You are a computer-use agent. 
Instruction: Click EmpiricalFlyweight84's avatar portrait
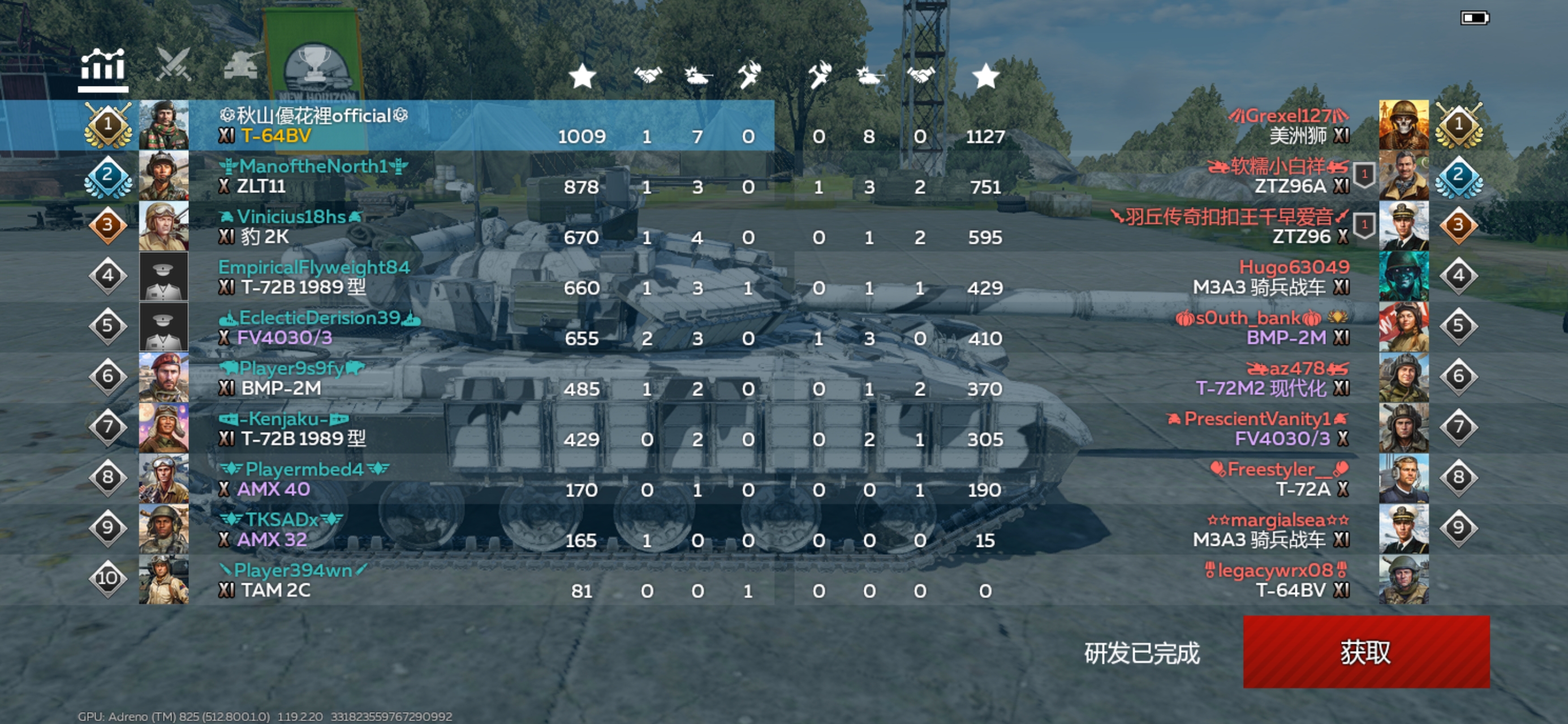[165, 276]
